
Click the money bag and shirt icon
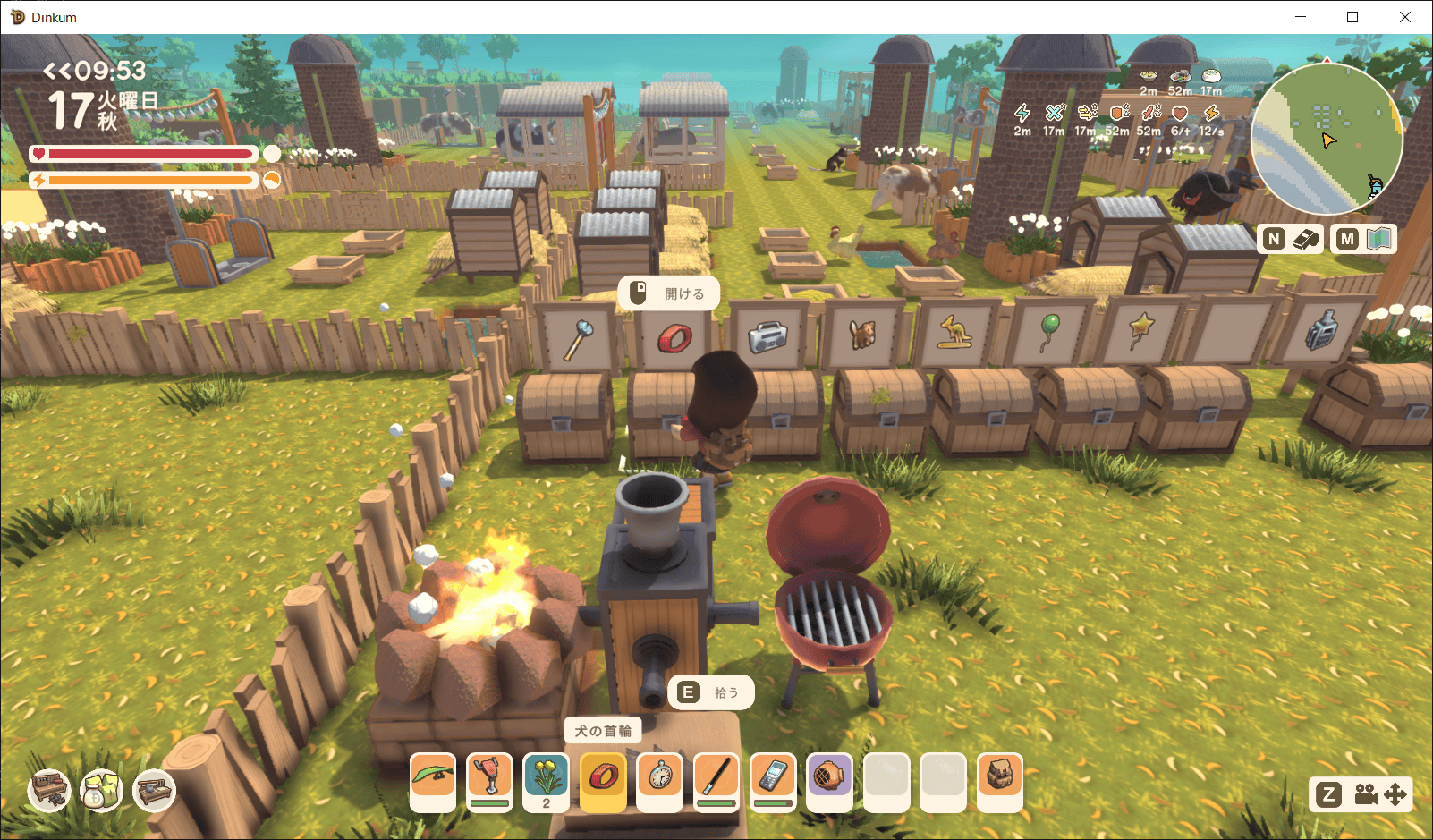101,790
